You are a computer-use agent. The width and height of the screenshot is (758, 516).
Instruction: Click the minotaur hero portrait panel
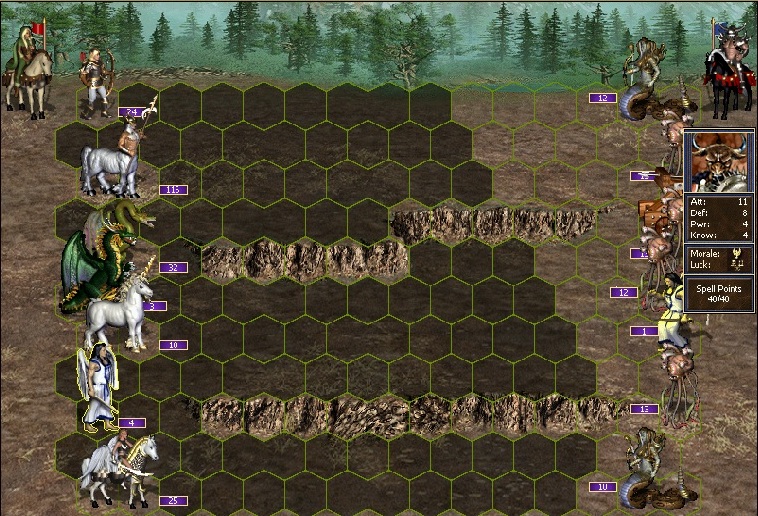click(x=719, y=161)
